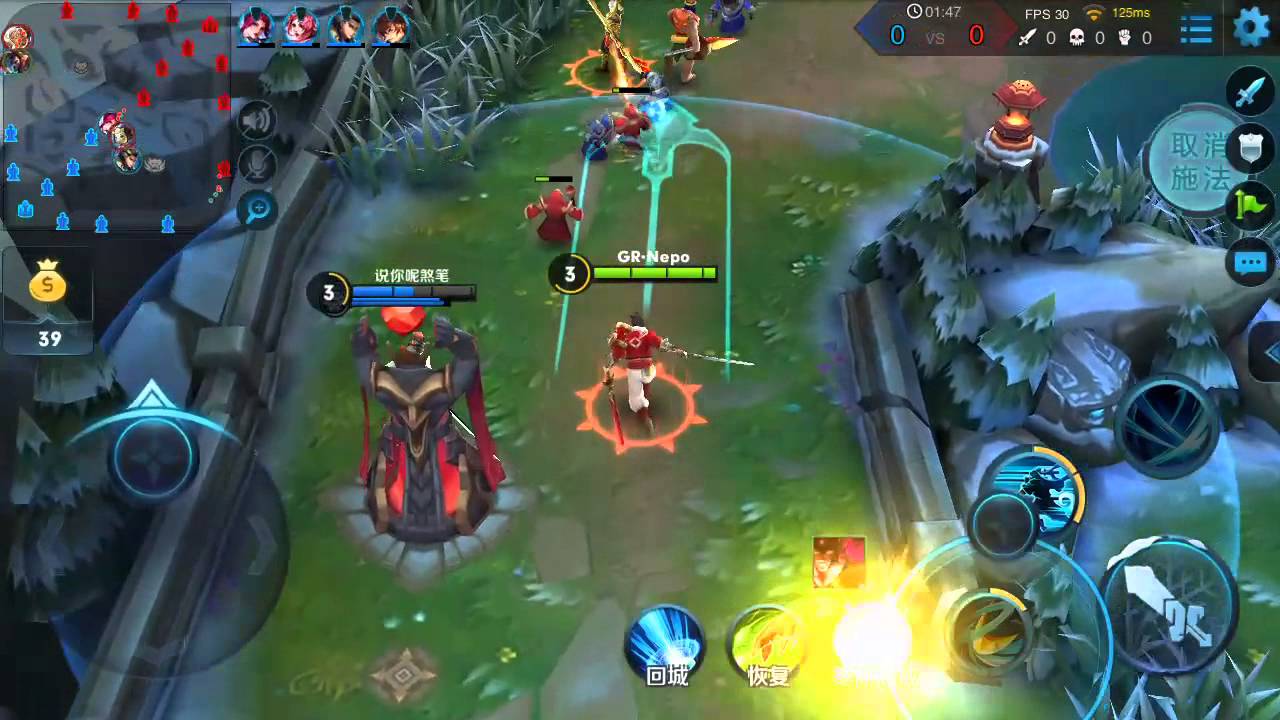The width and height of the screenshot is (1280, 720).
Task: Select the blue sword attack signal
Action: point(1250,92)
